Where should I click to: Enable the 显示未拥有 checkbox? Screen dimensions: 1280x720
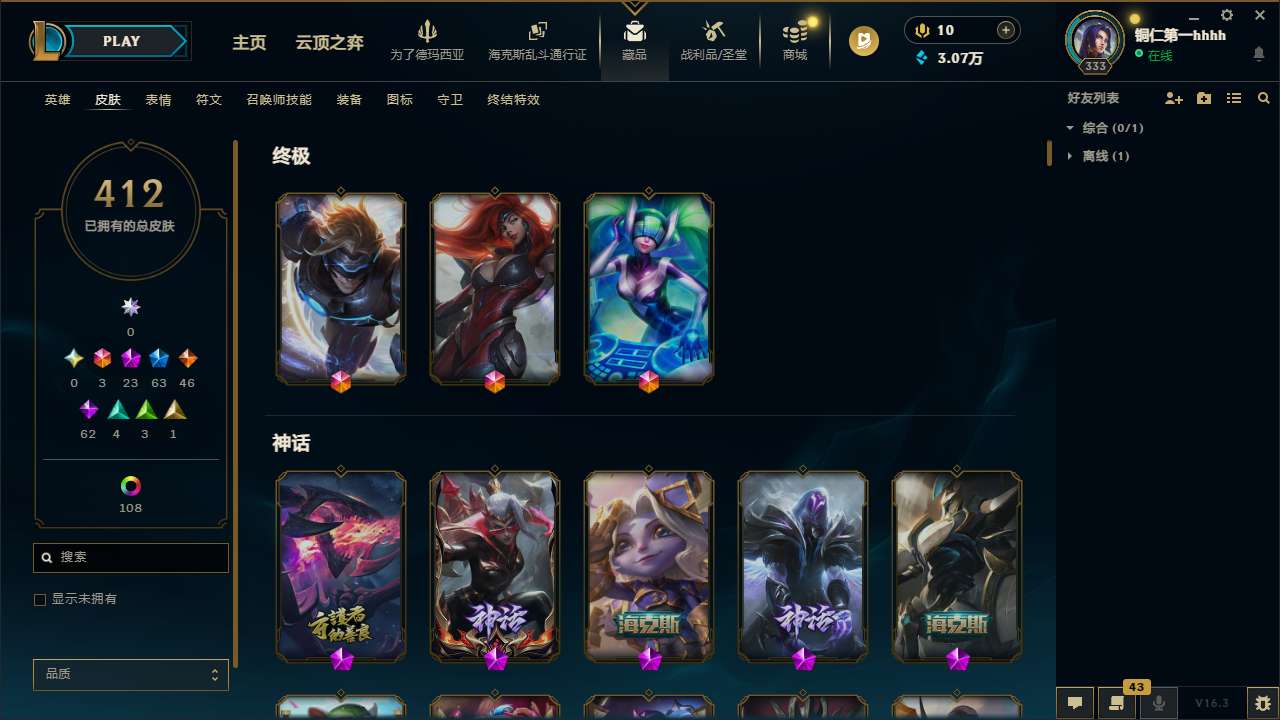(40, 599)
